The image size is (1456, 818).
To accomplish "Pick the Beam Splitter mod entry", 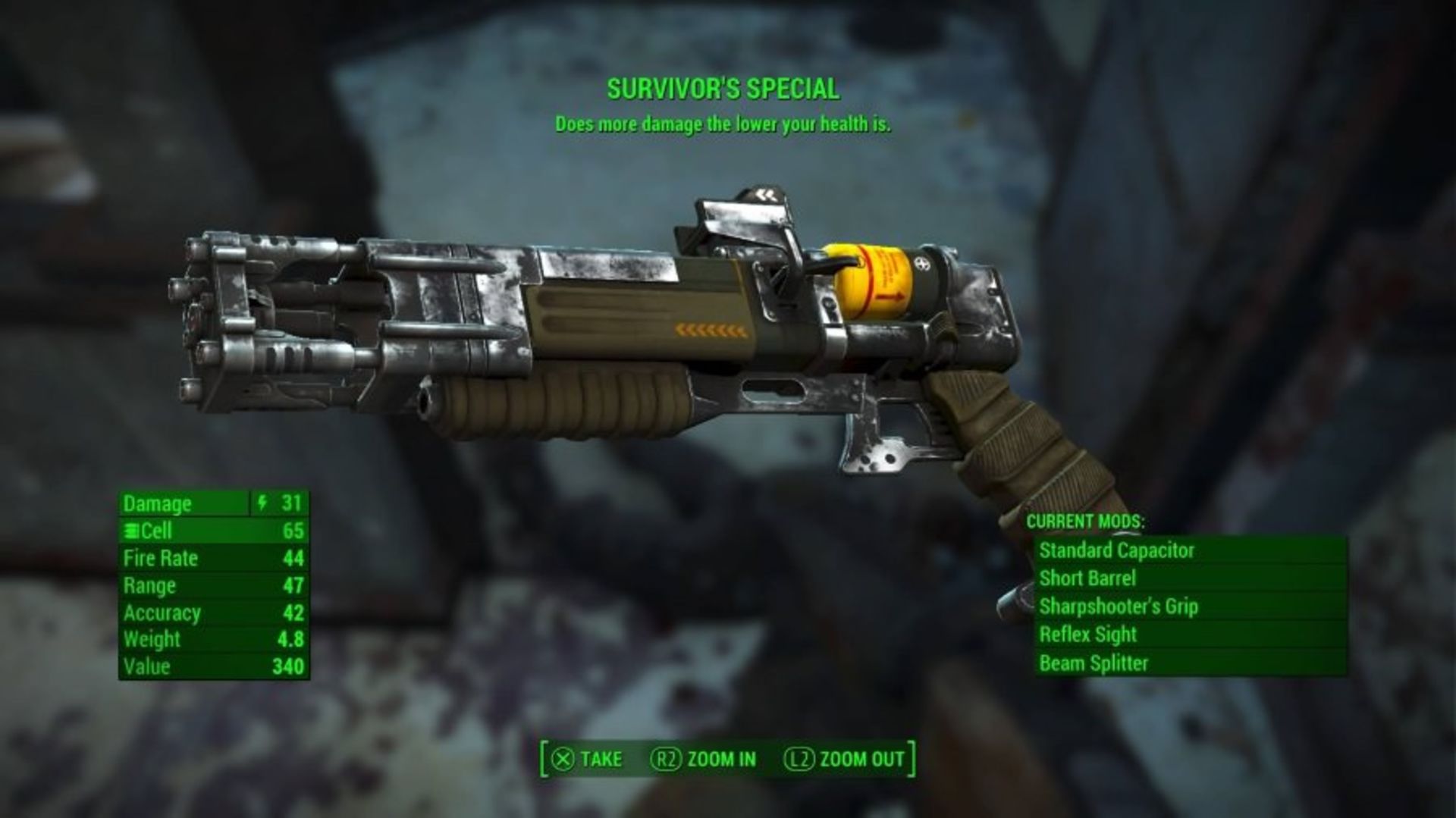I will pyautogui.click(x=1093, y=663).
